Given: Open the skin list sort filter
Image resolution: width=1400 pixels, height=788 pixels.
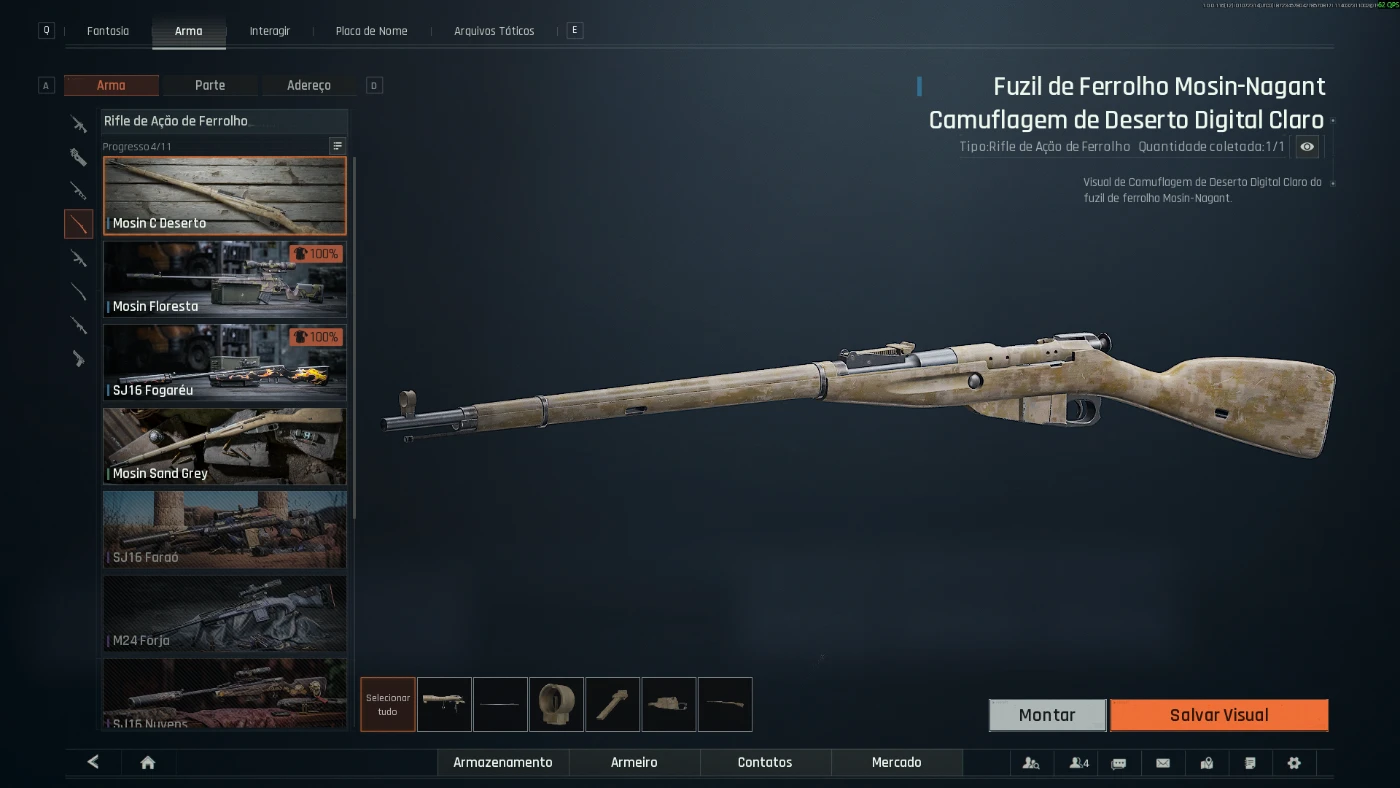Looking at the screenshot, I should coord(337,146).
